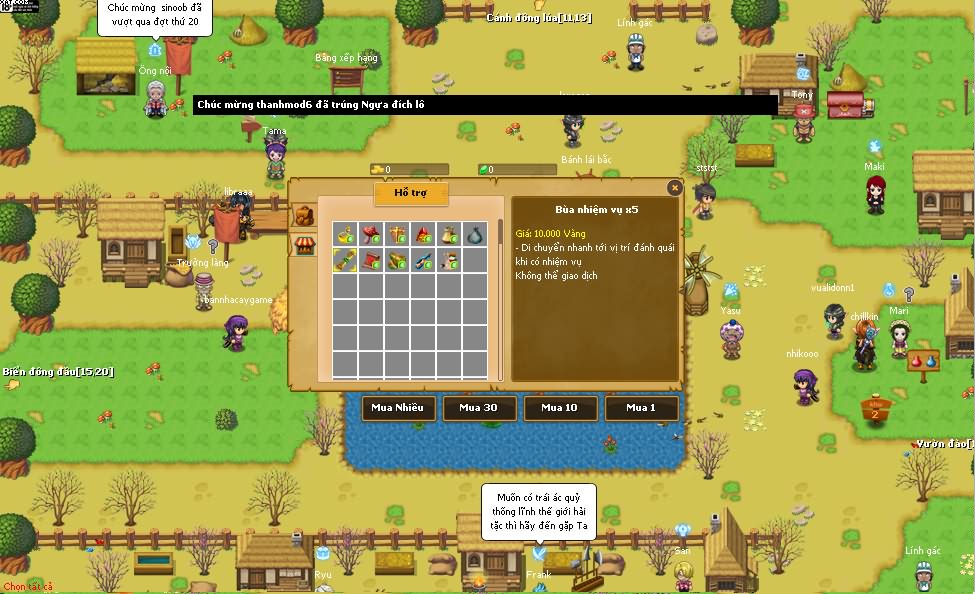
Task: Select the Hỗ trợ tab
Action: 411,193
